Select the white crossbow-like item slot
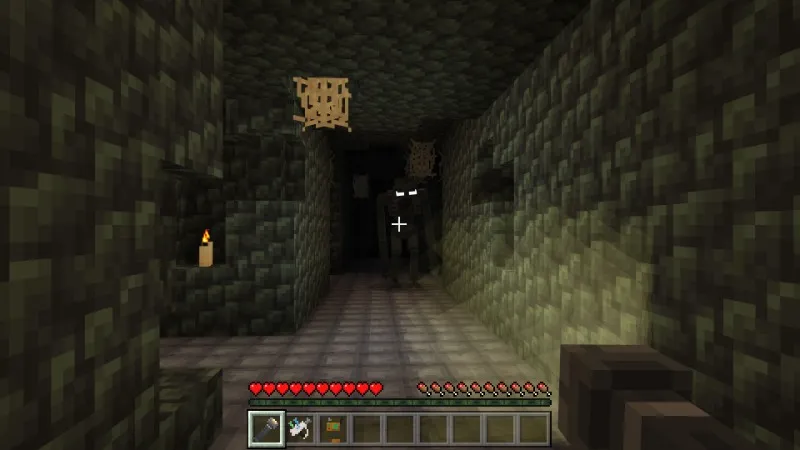This screenshot has height=450, width=800. click(x=300, y=428)
